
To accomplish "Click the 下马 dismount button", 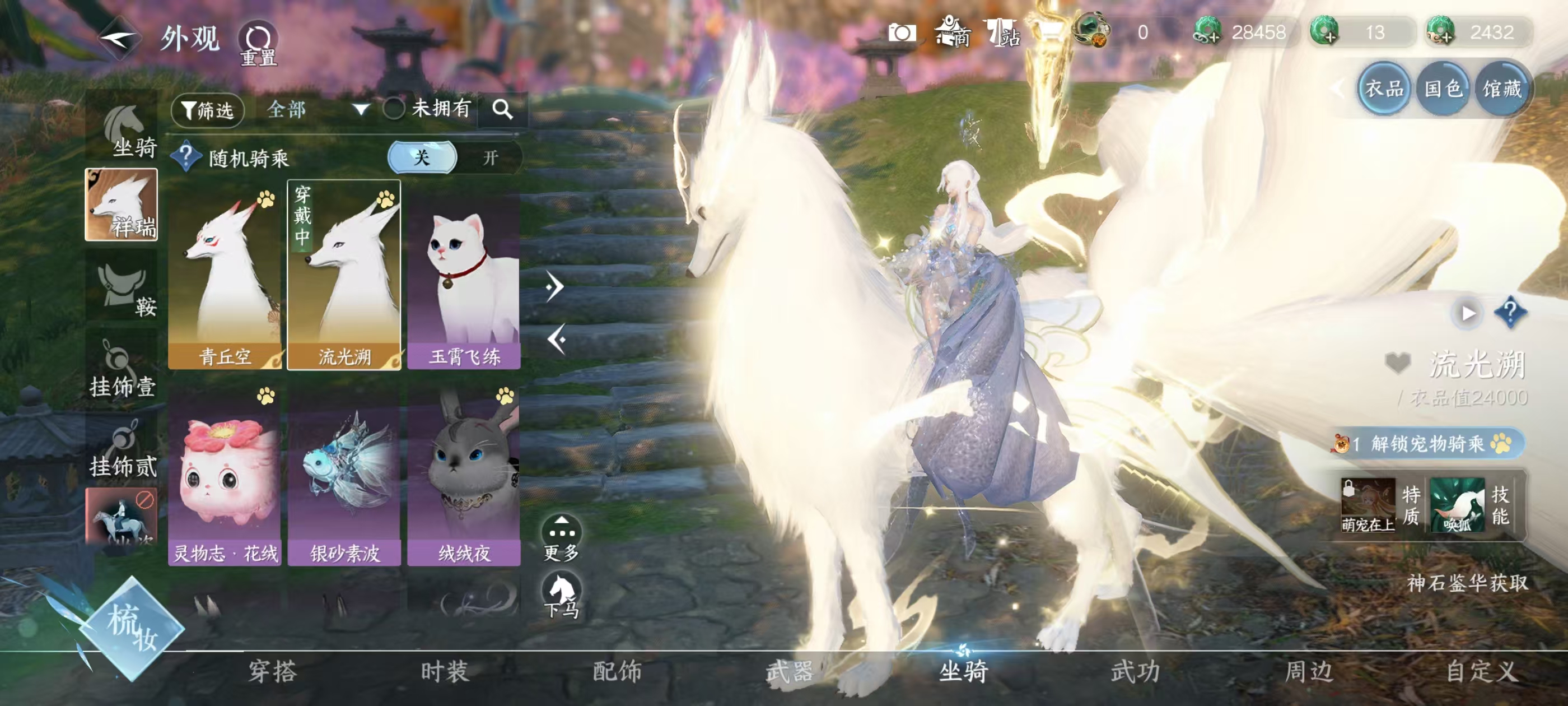I will [x=561, y=595].
